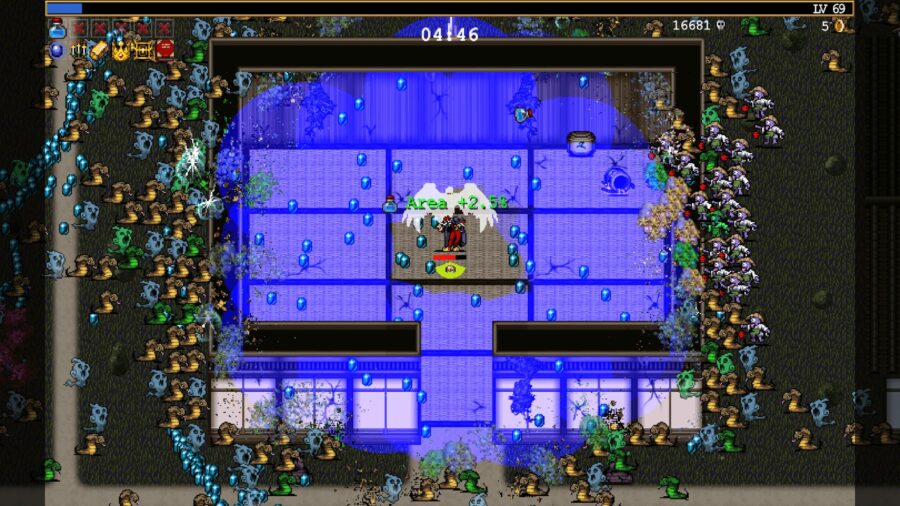Click the golden square box item icon
This screenshot has height=506, width=900.
[x=143, y=49]
